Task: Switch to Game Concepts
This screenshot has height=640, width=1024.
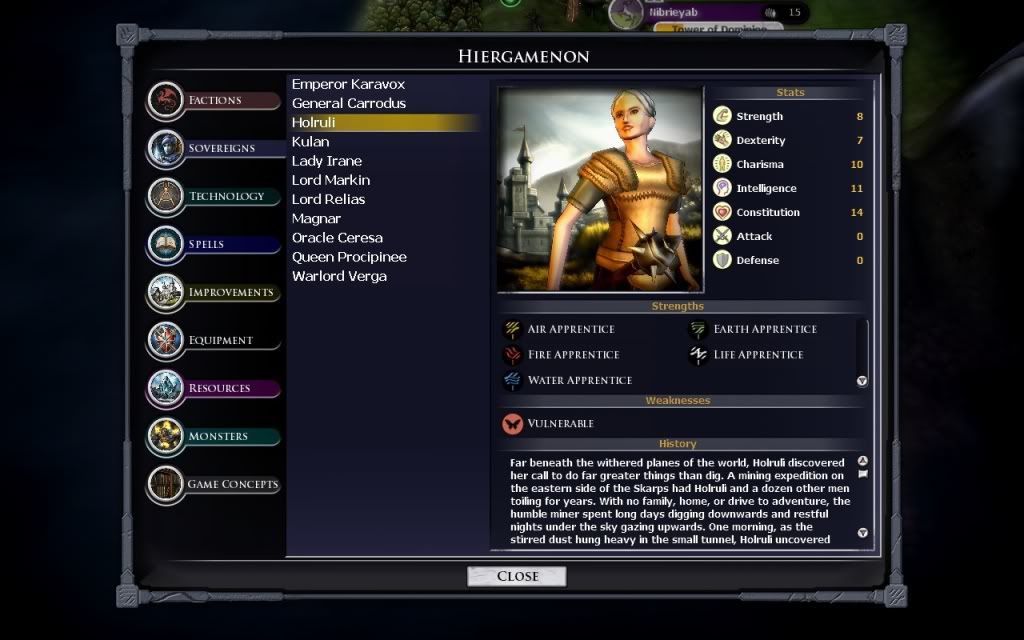Action: [232, 484]
